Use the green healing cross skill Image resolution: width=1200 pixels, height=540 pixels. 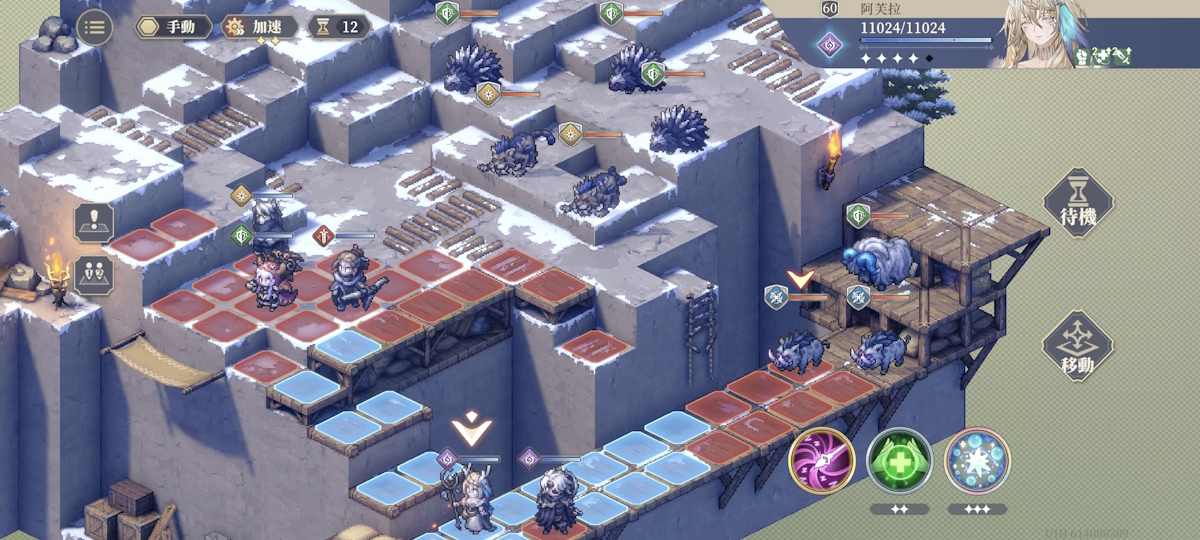[x=899, y=461]
